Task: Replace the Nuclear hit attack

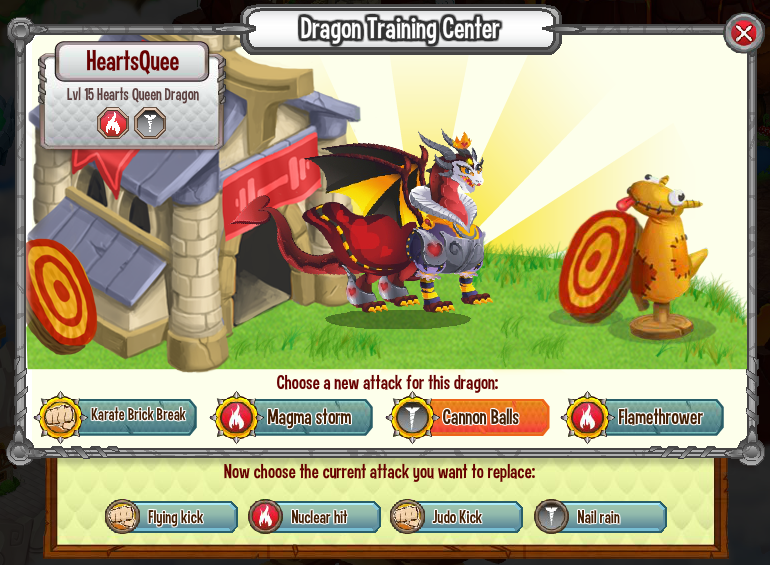Action: click(316, 517)
